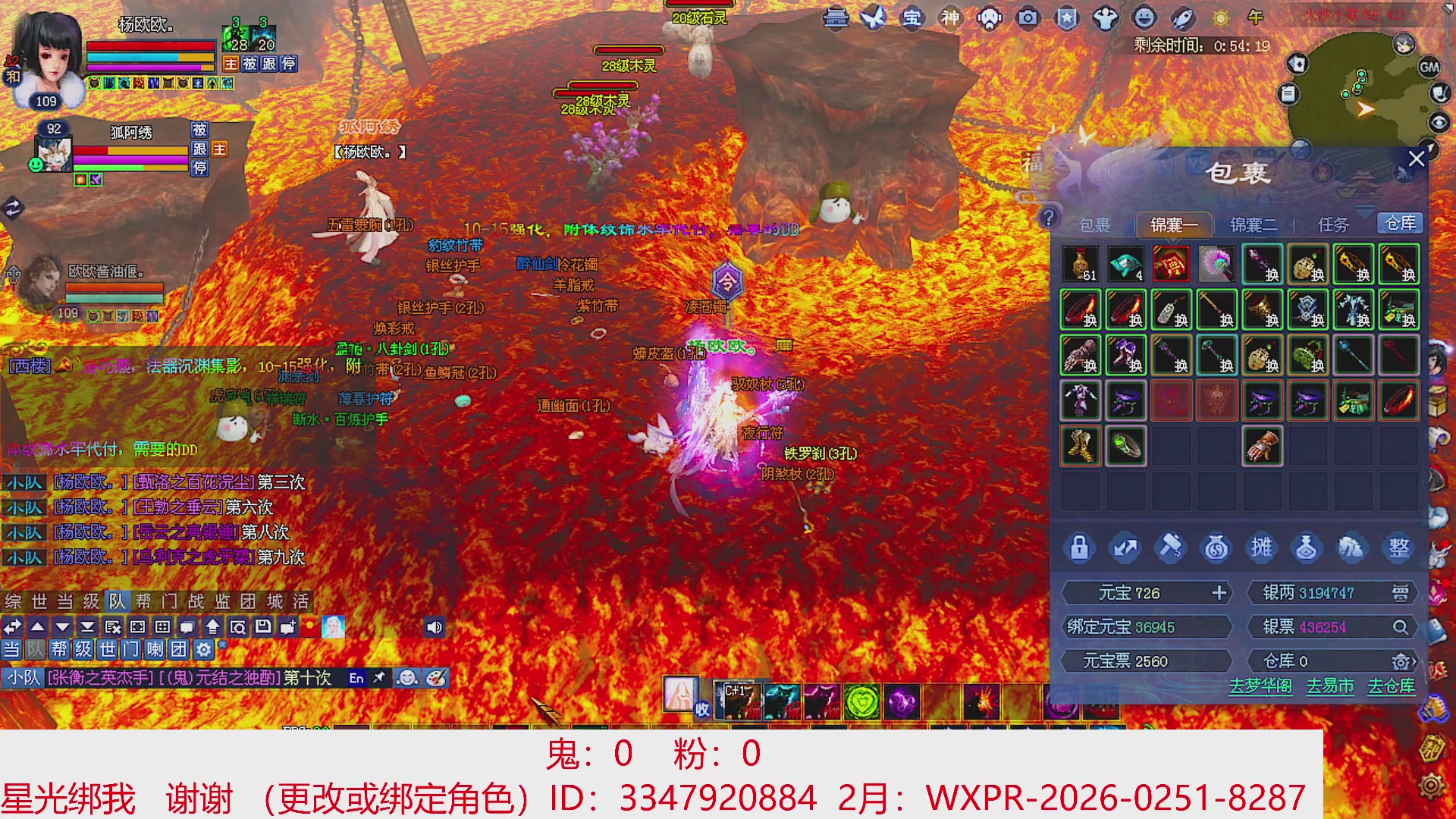Image resolution: width=1456 pixels, height=819 pixels.
Task: Click the plus next to 元宝 726
Action: pos(1219,592)
